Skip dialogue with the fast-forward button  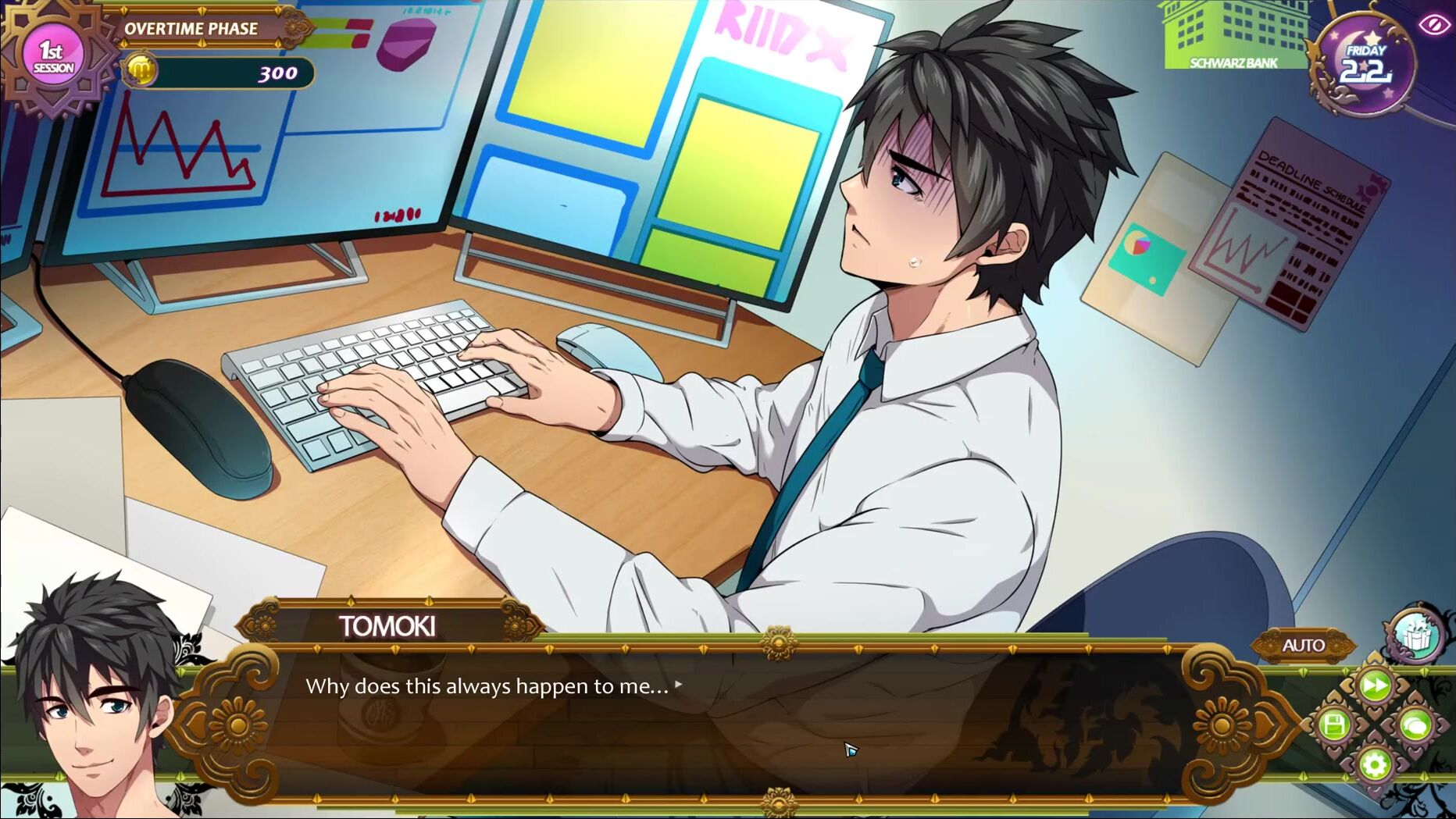point(1375,686)
